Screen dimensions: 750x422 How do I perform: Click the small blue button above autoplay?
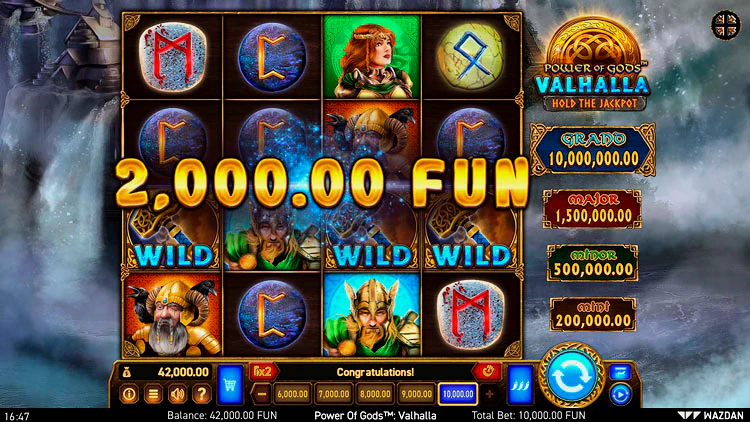point(619,372)
